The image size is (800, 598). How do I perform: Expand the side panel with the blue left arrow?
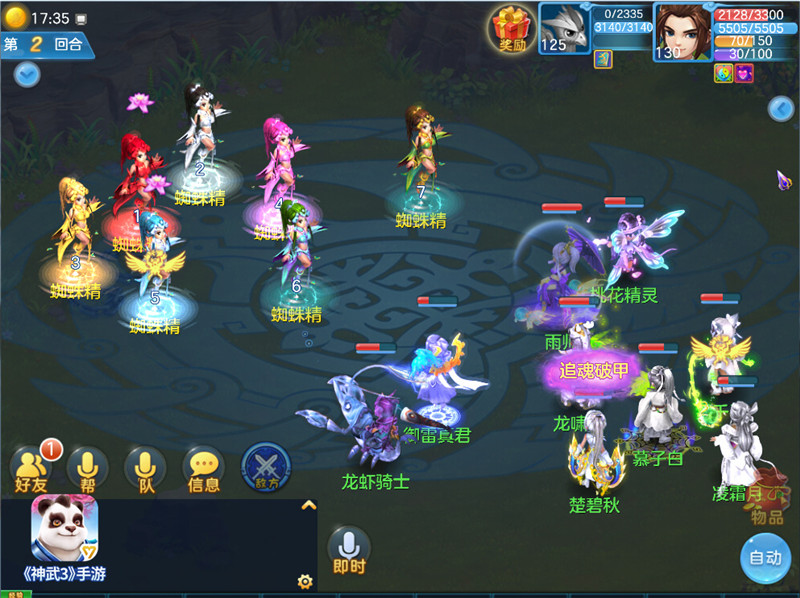[x=781, y=109]
